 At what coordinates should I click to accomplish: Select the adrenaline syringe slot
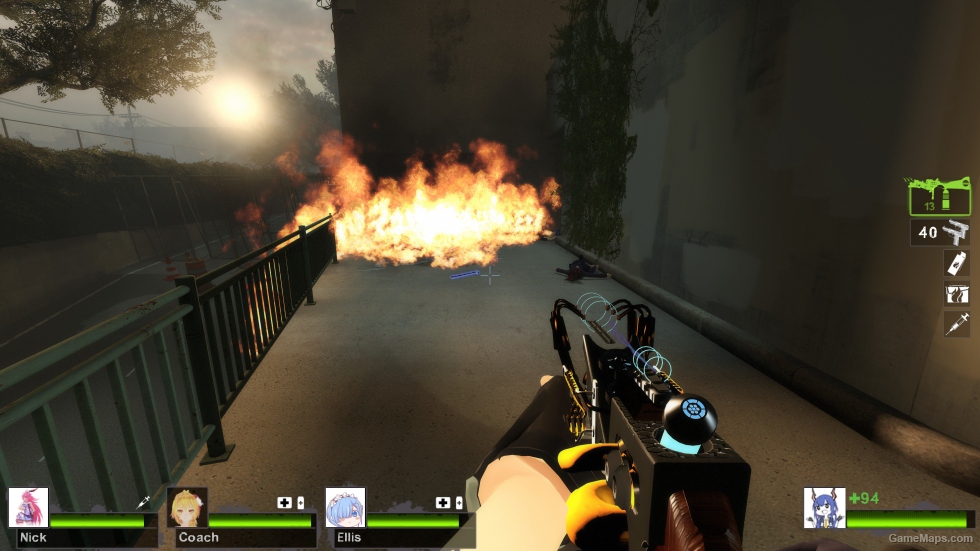957,323
